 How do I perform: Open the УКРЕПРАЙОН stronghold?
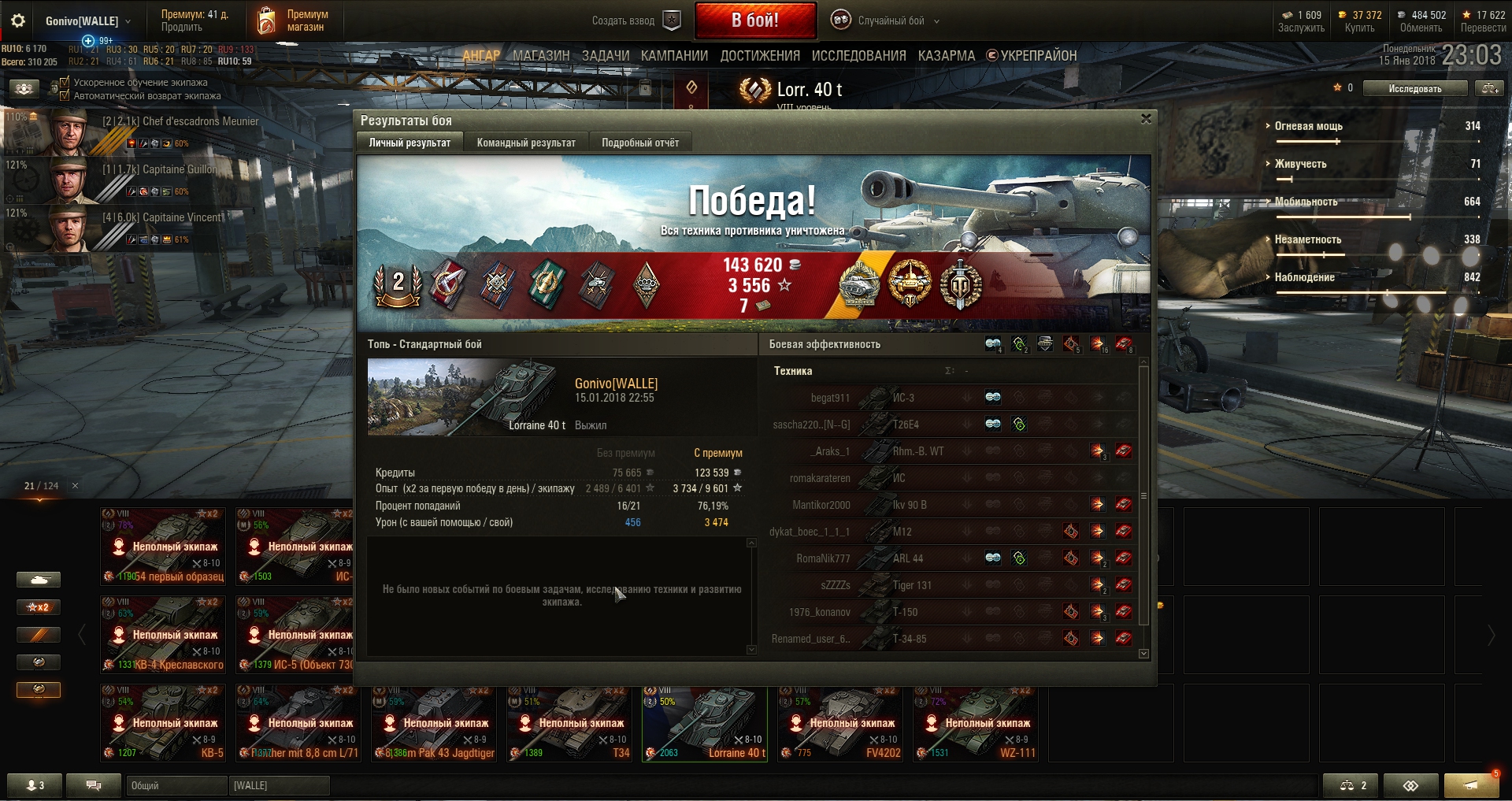(x=1037, y=56)
